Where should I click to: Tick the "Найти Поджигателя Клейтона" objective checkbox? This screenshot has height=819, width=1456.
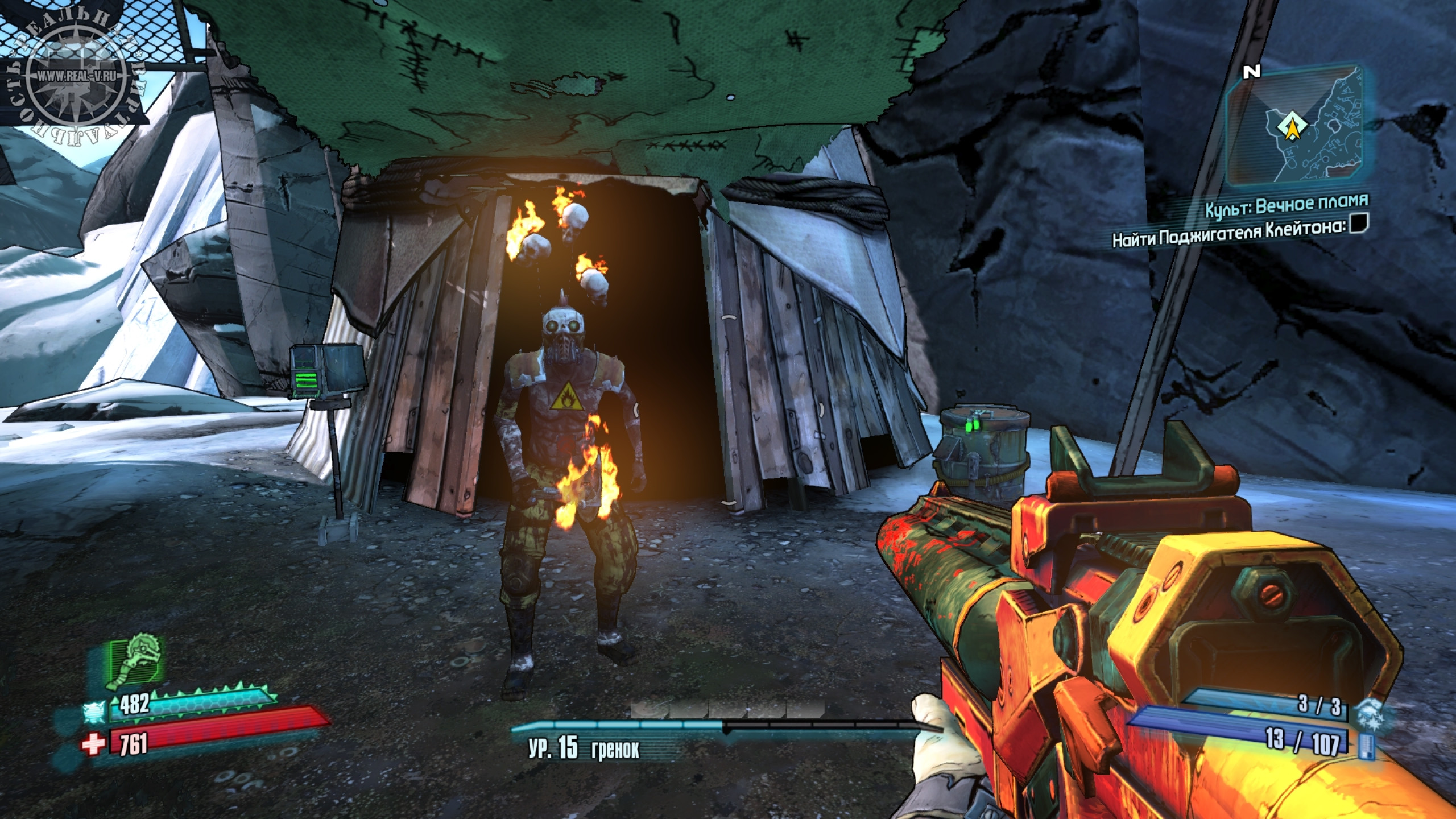point(1360,238)
